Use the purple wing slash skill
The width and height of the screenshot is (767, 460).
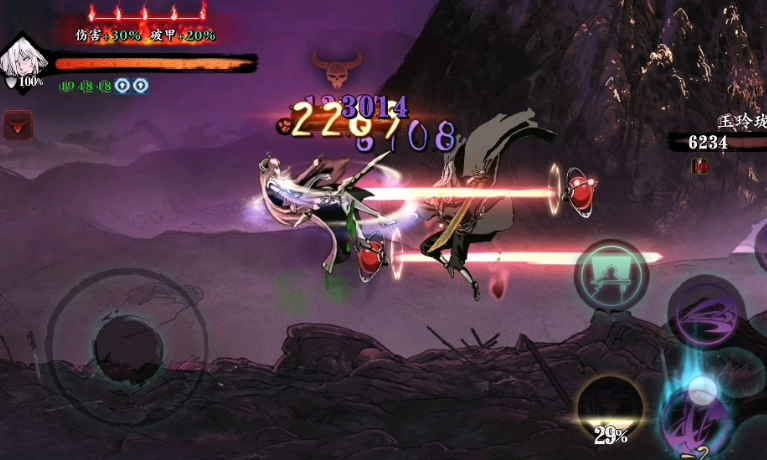click(x=705, y=313)
